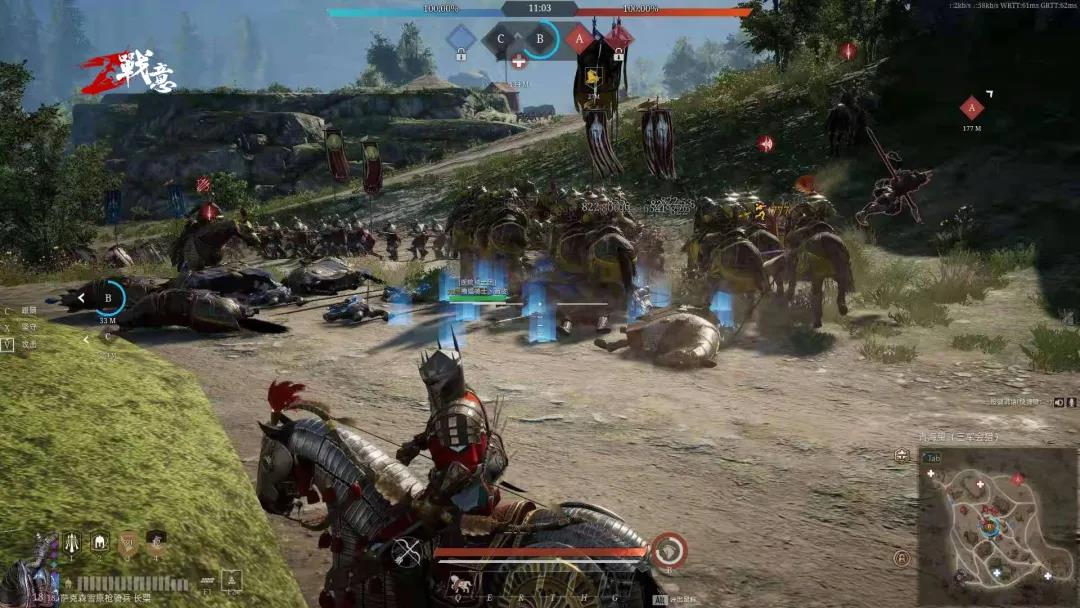Click the red horse summon circle icon
Viewport: 1080px width, 608px height.
click(669, 550)
